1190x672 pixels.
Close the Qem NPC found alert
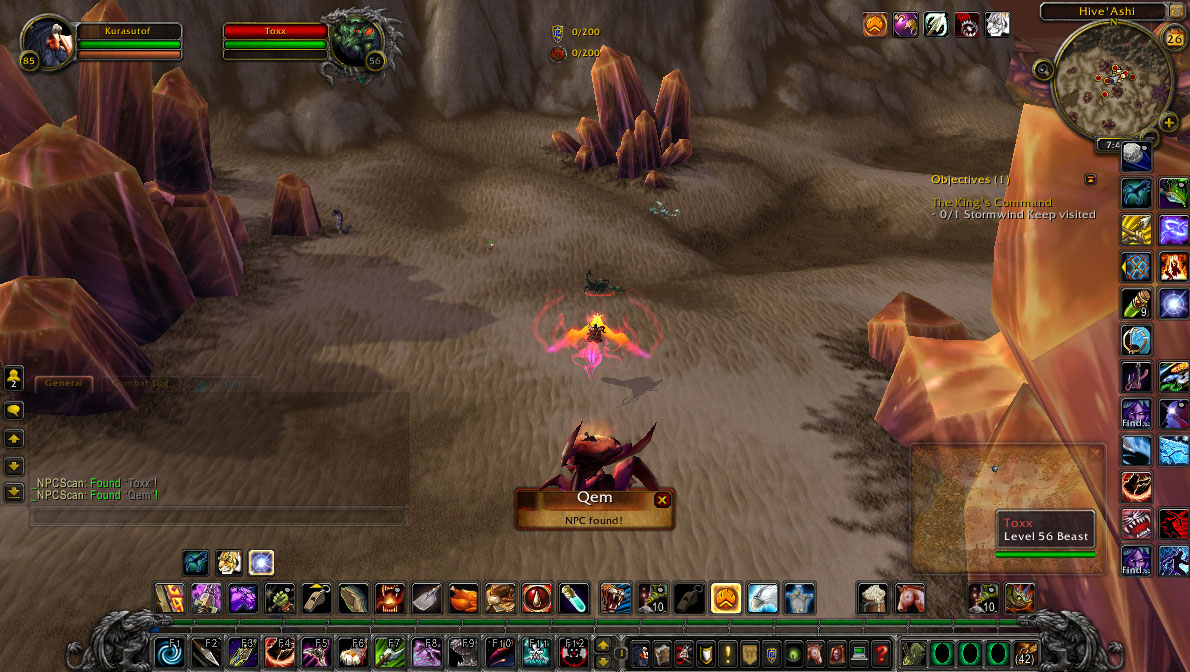pos(661,500)
